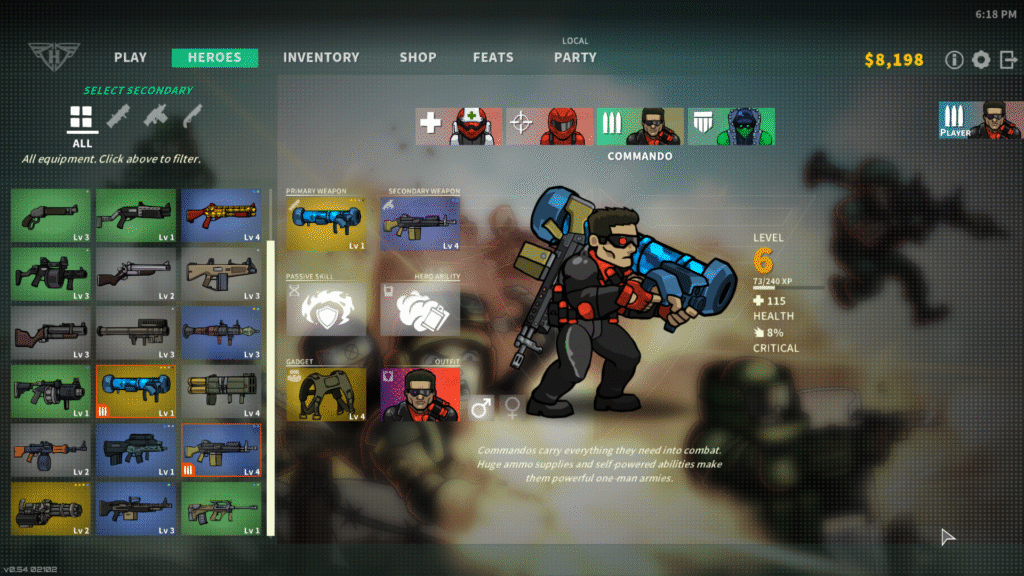Click the info icon in top bar
The height and width of the screenshot is (576, 1024).
[955, 60]
